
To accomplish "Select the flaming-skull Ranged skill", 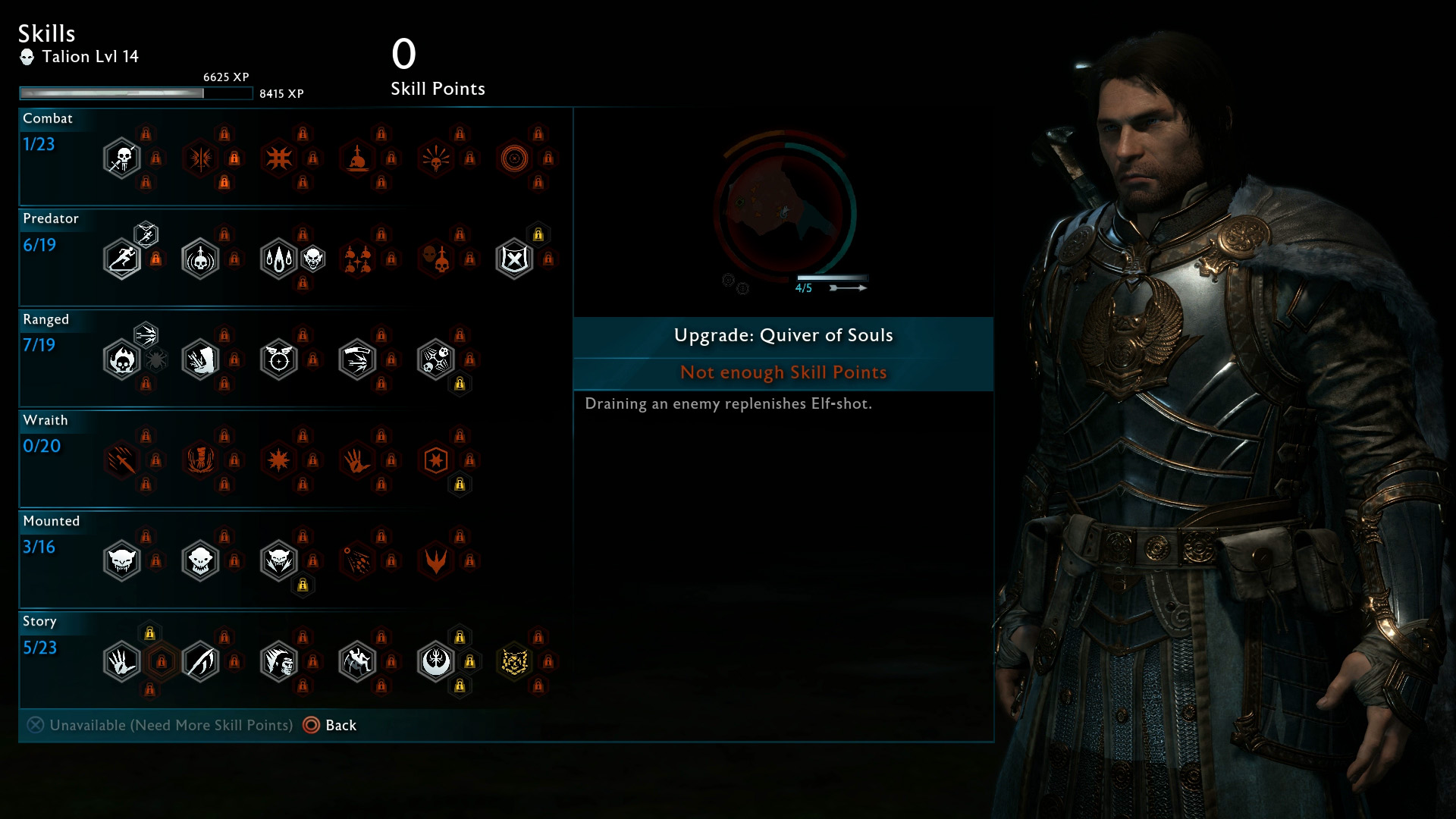I will pyautogui.click(x=121, y=360).
